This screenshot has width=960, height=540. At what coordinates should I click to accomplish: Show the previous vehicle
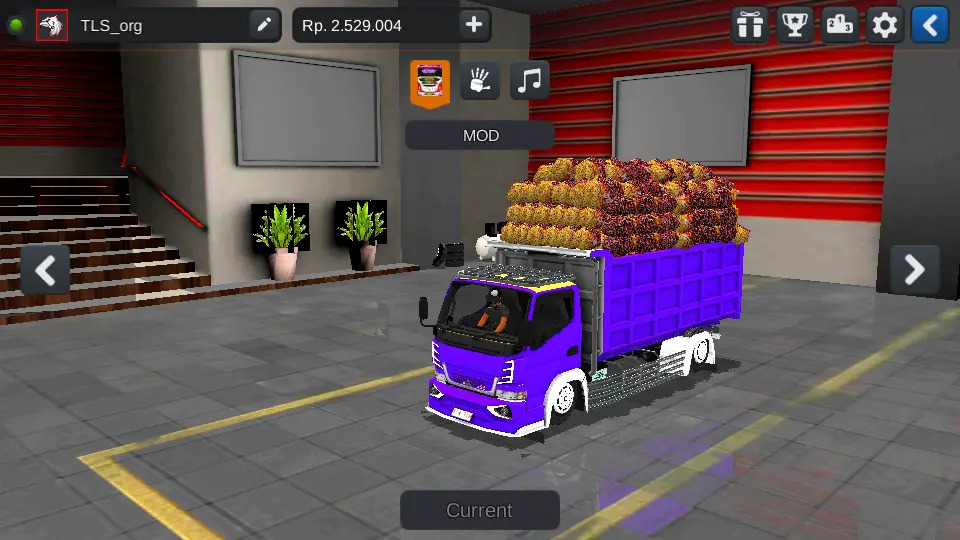45,269
